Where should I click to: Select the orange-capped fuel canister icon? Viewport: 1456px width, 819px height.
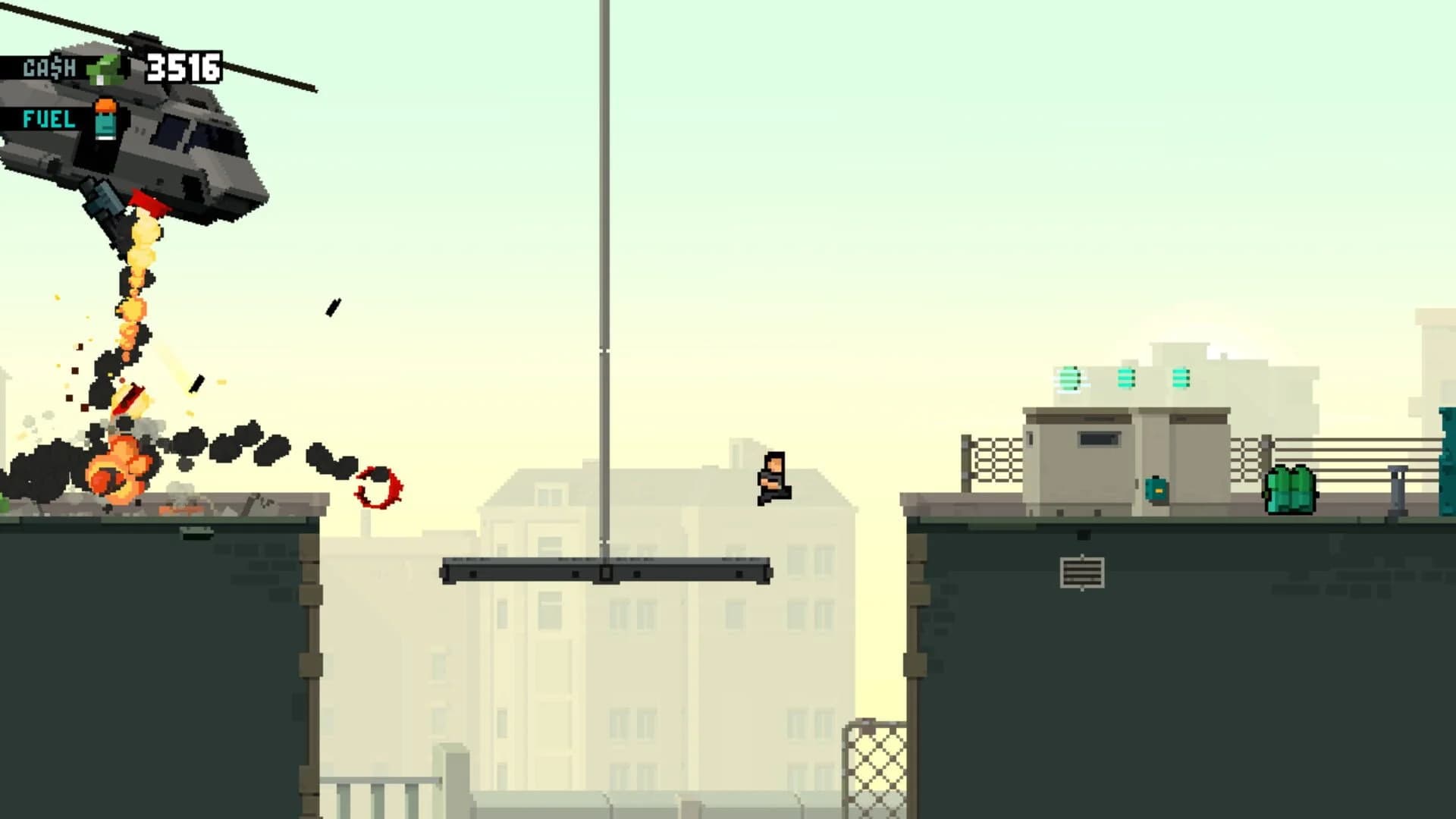point(104,118)
